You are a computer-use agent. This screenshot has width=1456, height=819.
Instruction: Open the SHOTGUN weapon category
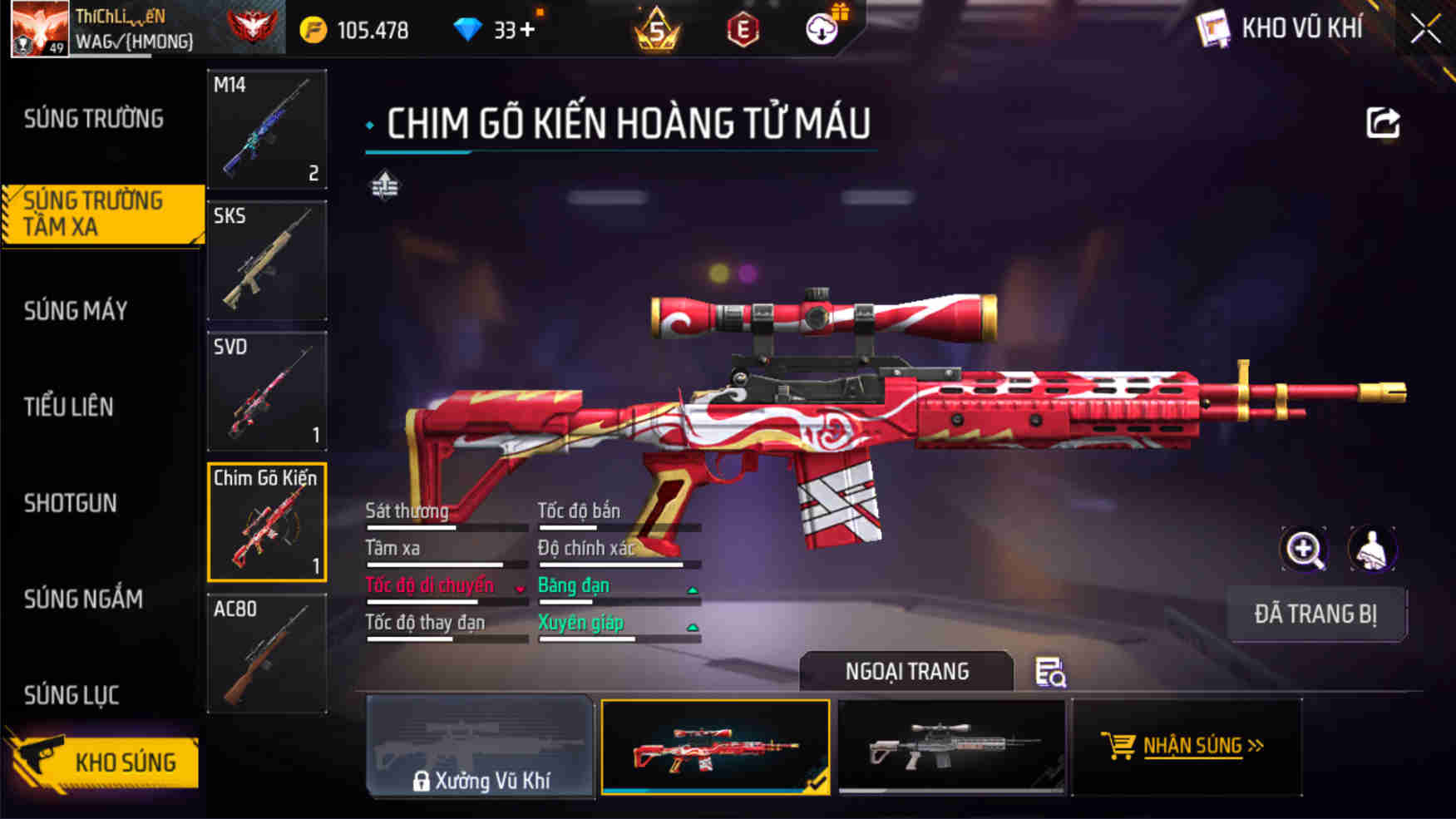[x=71, y=503]
